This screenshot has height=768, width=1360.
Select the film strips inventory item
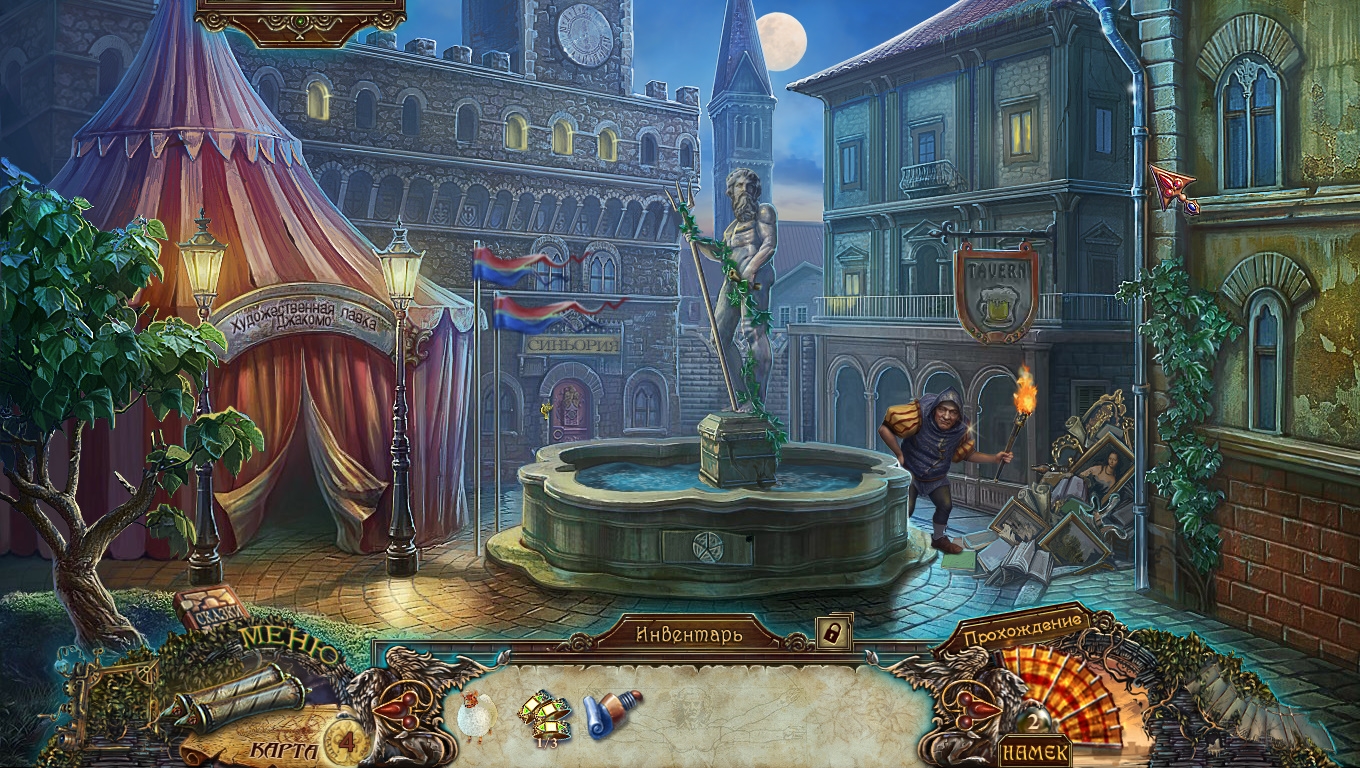pos(544,713)
